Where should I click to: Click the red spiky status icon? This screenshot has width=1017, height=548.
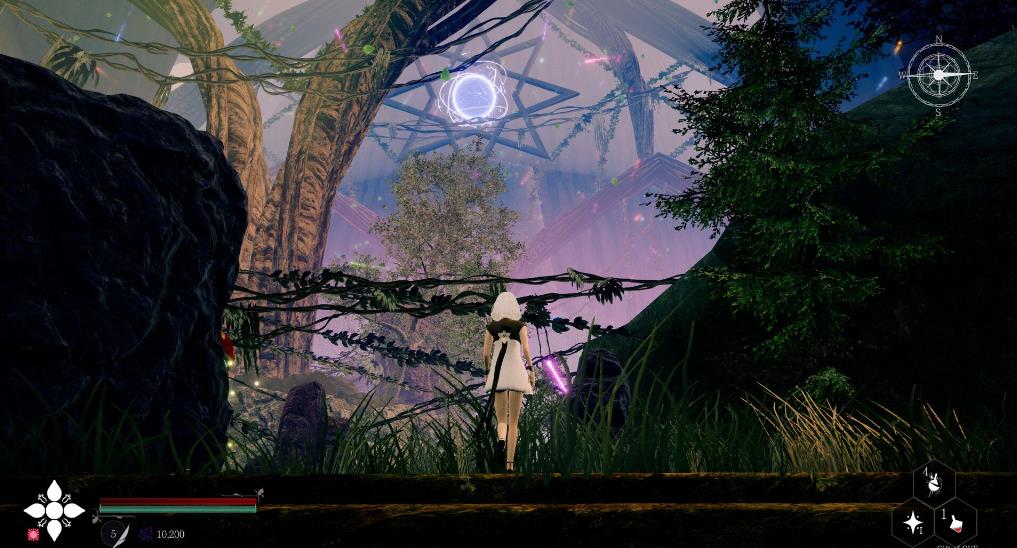coord(33,535)
